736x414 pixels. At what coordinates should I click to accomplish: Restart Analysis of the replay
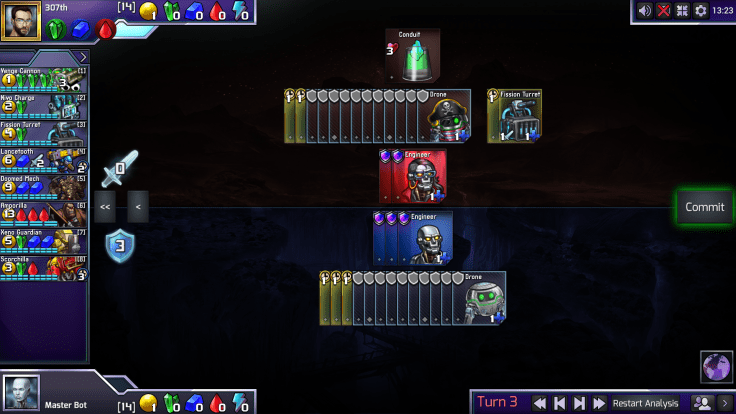click(645, 403)
